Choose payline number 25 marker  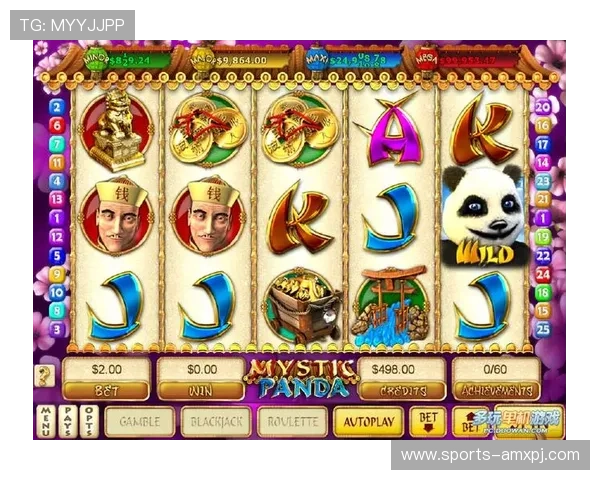click(543, 327)
